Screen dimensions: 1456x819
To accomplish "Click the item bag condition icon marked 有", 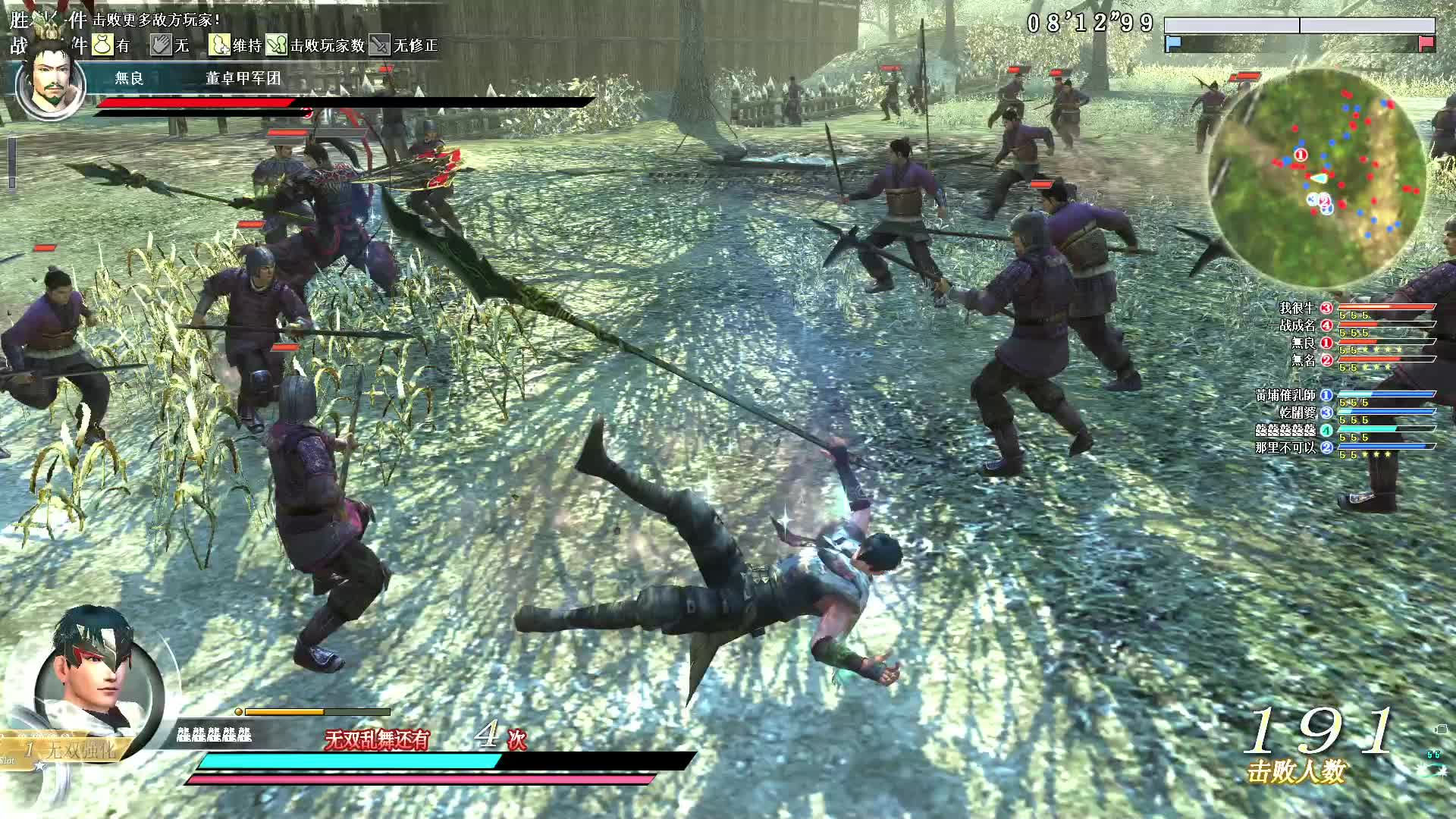I will [102, 45].
